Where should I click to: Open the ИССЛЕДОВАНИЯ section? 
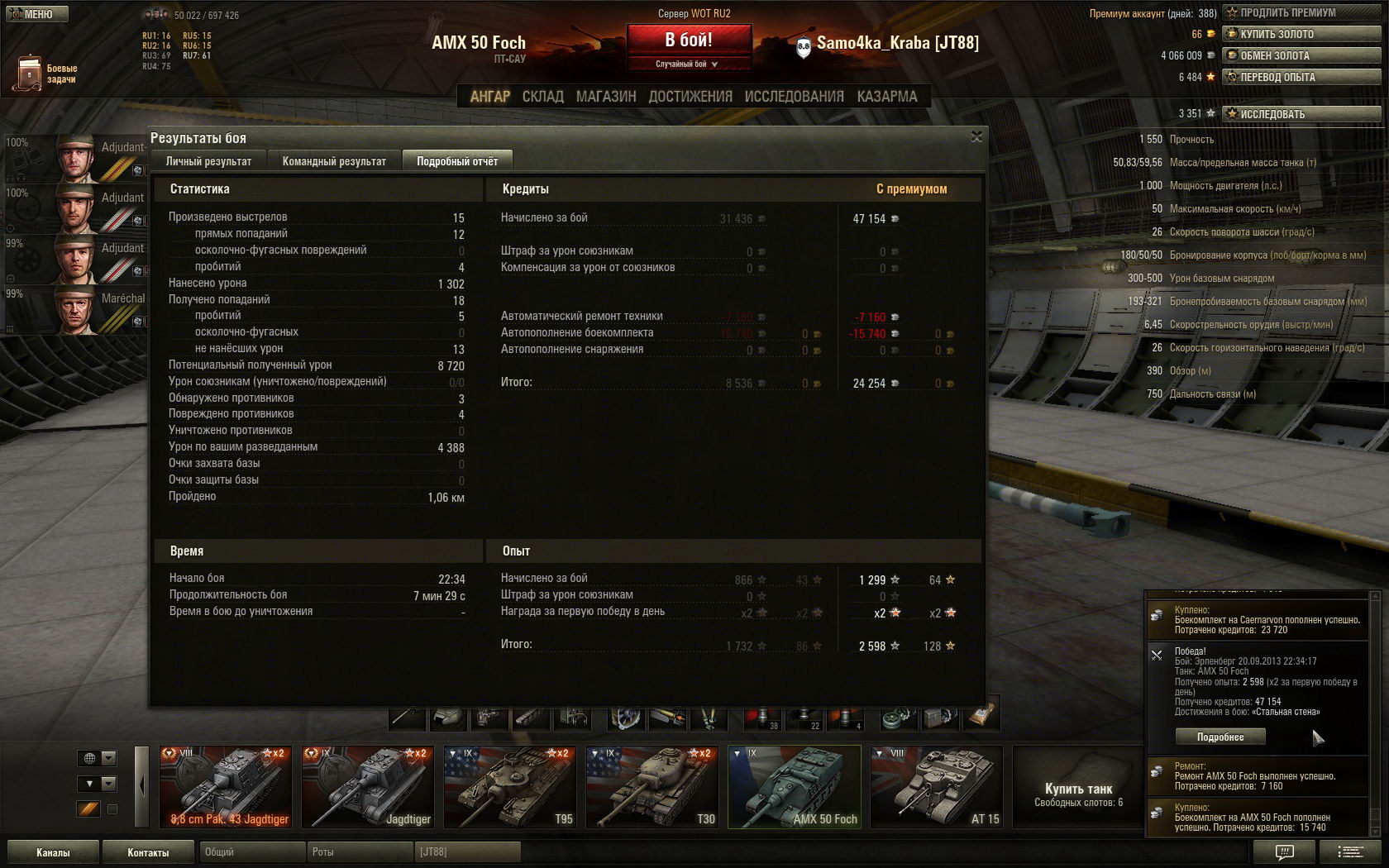(x=794, y=97)
